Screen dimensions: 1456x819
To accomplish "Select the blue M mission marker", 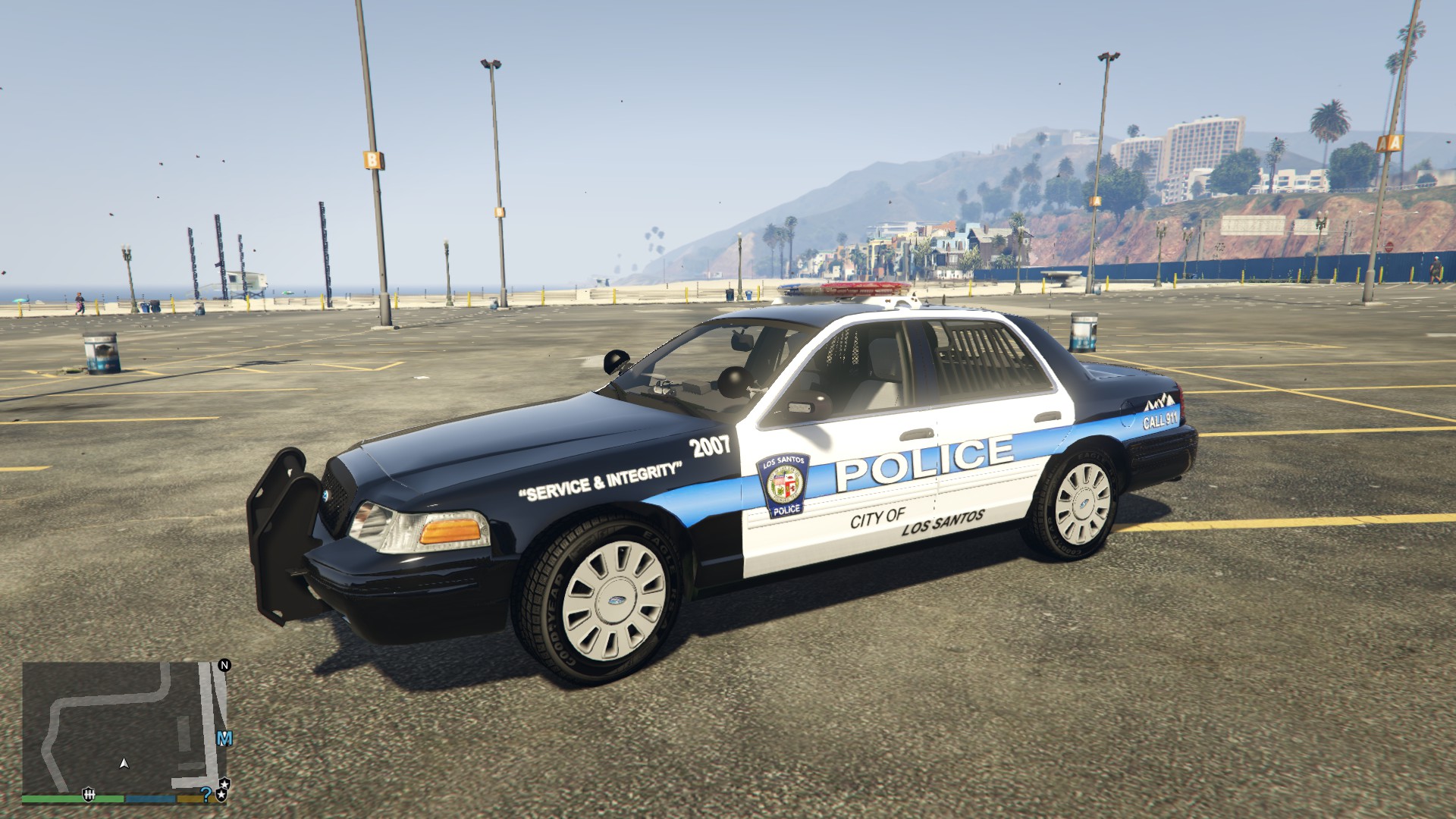I will 224,739.
